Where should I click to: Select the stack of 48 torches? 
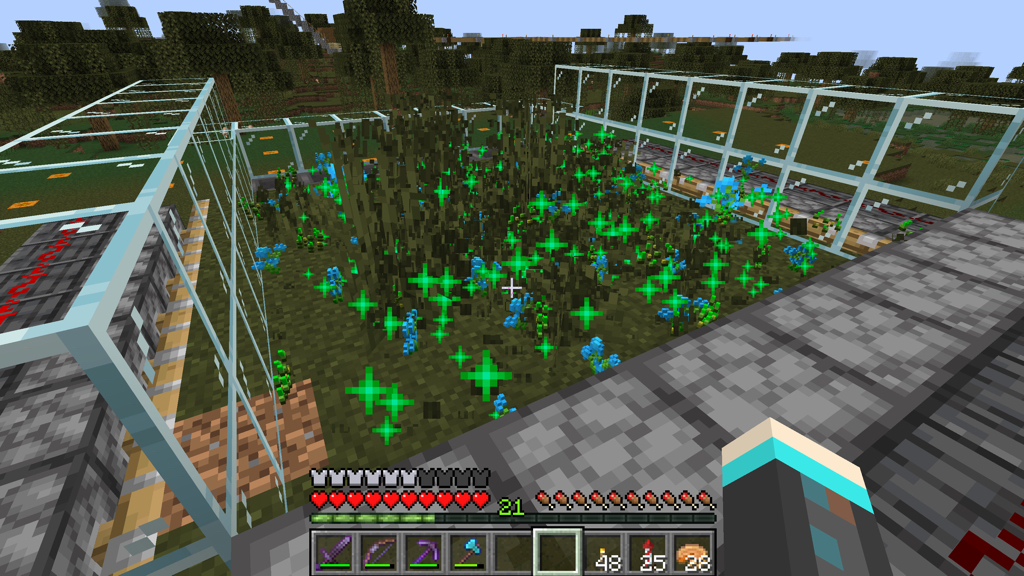click(603, 551)
